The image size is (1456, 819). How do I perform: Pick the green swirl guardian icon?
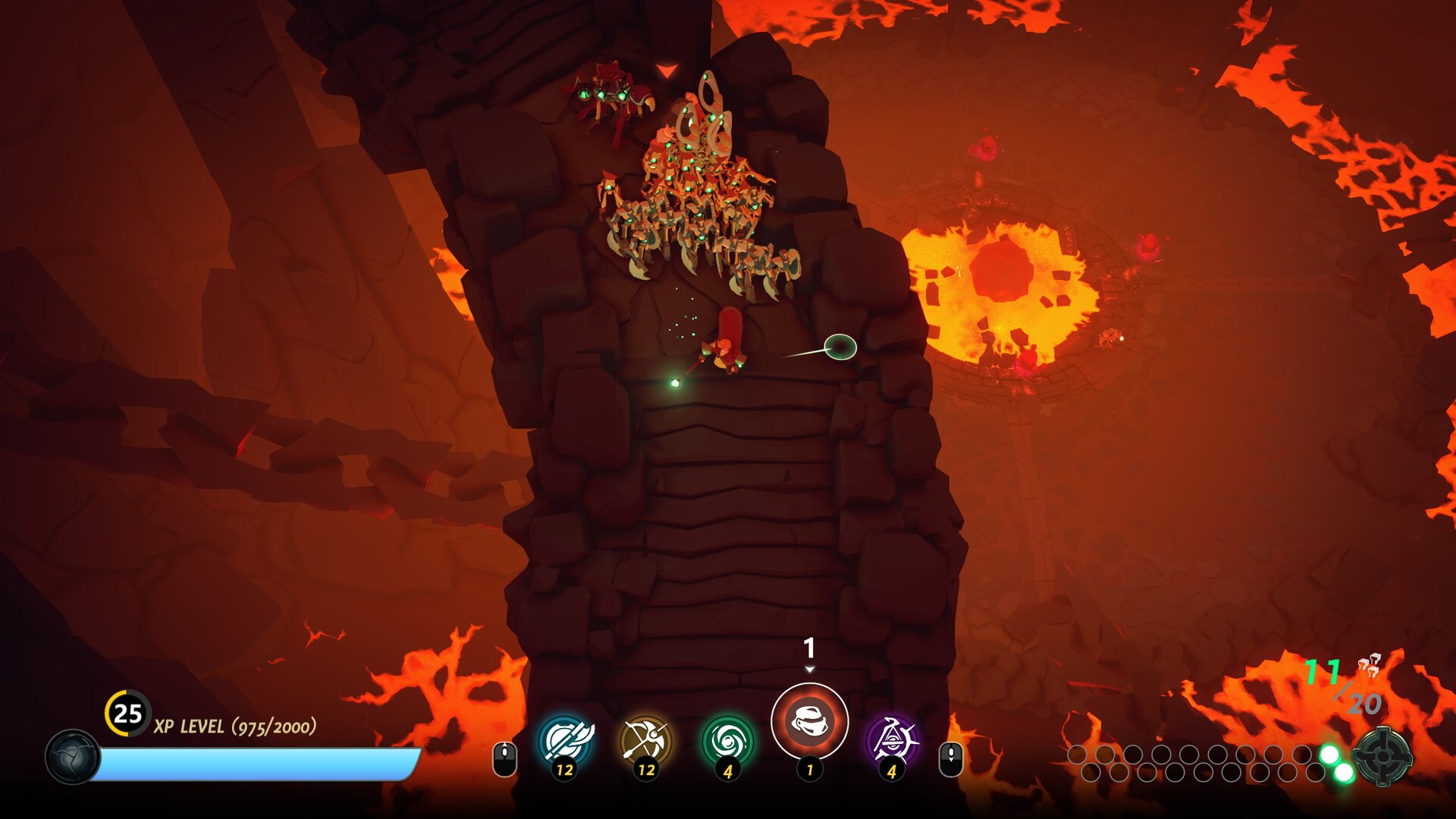(727, 741)
